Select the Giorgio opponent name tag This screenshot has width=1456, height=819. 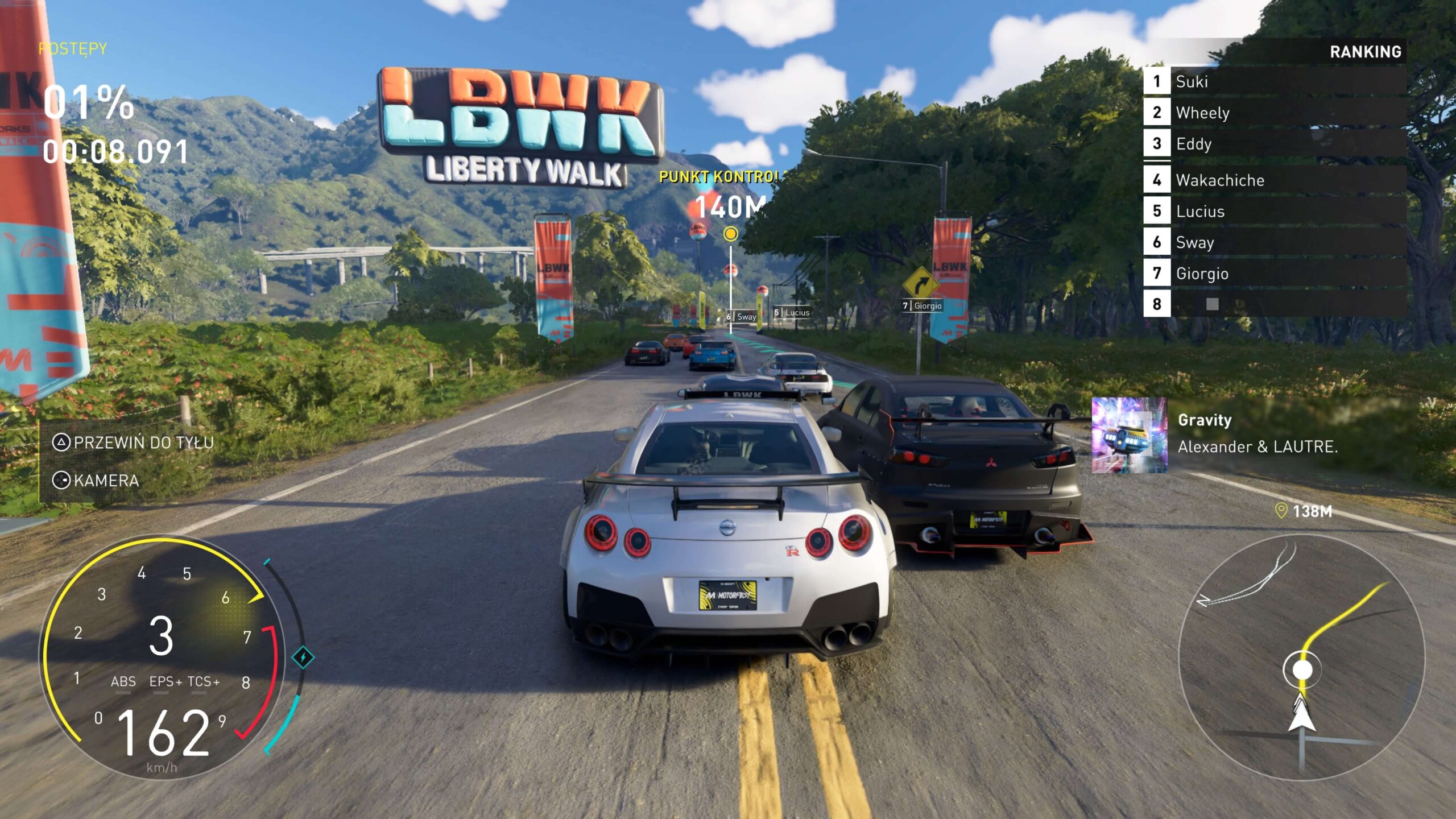(923, 306)
